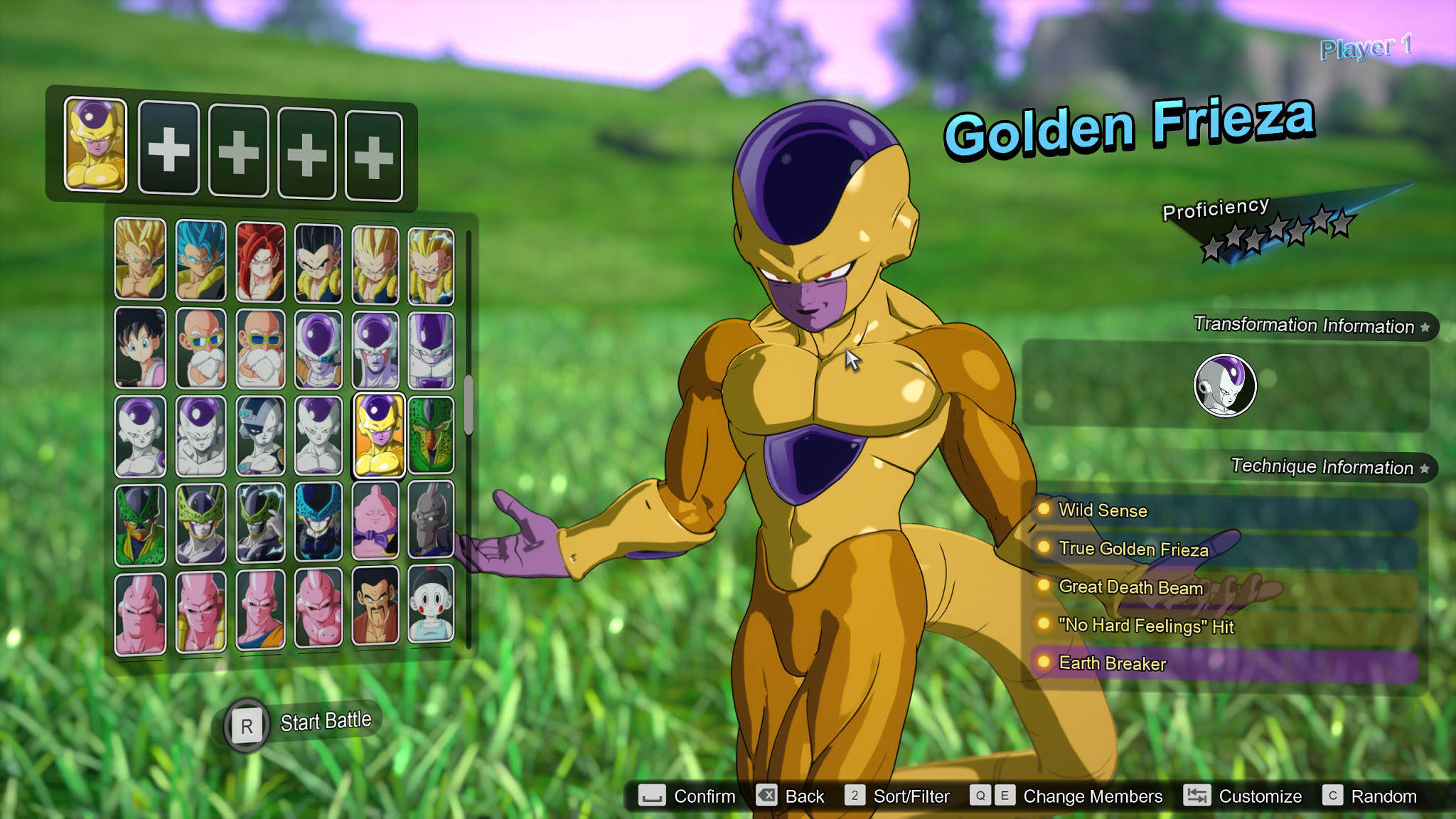Image resolution: width=1456 pixels, height=819 pixels.
Task: Expand the Transformation Information panel
Action: click(x=1305, y=327)
